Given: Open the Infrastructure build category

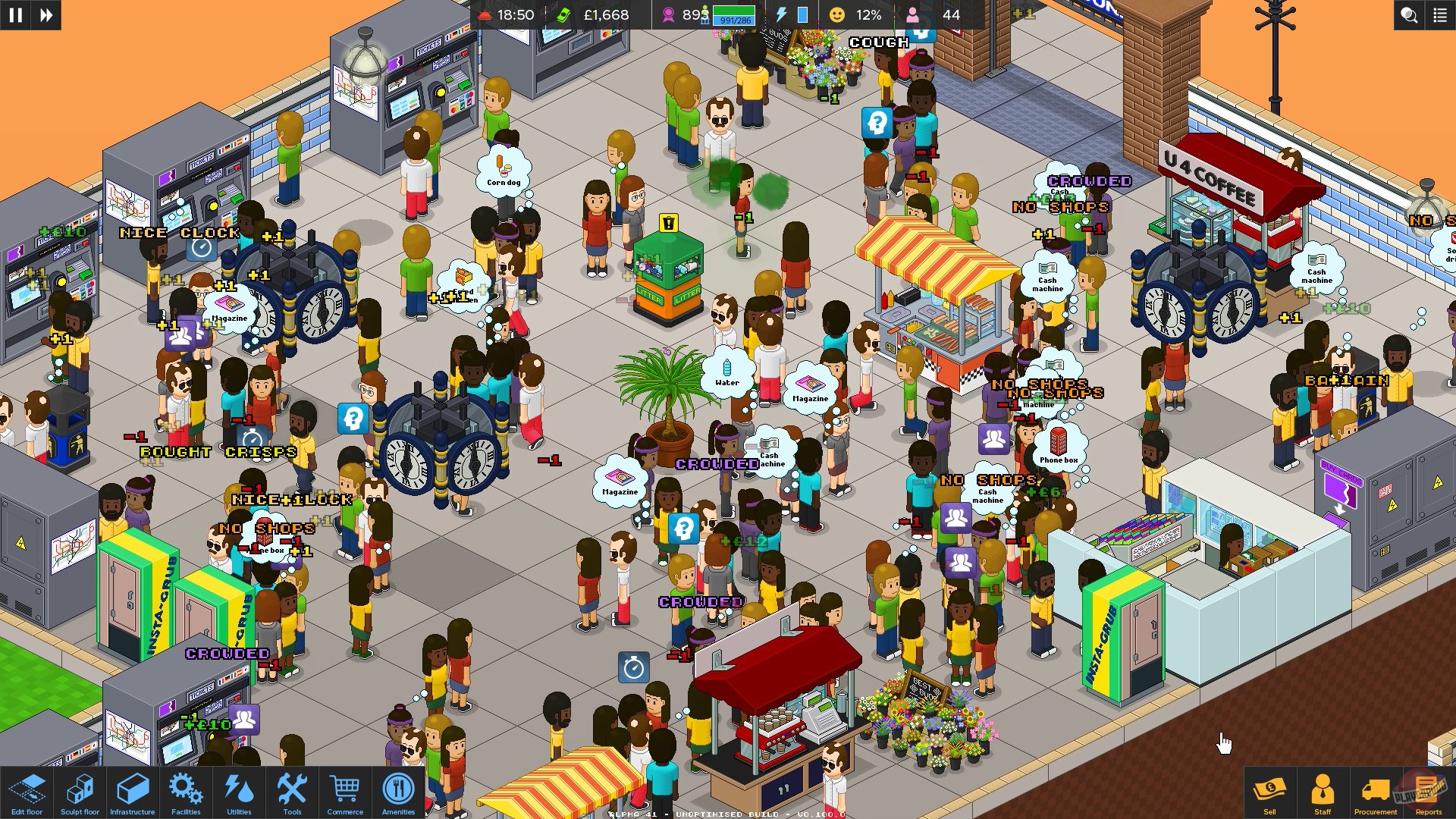Looking at the screenshot, I should pyautogui.click(x=133, y=792).
